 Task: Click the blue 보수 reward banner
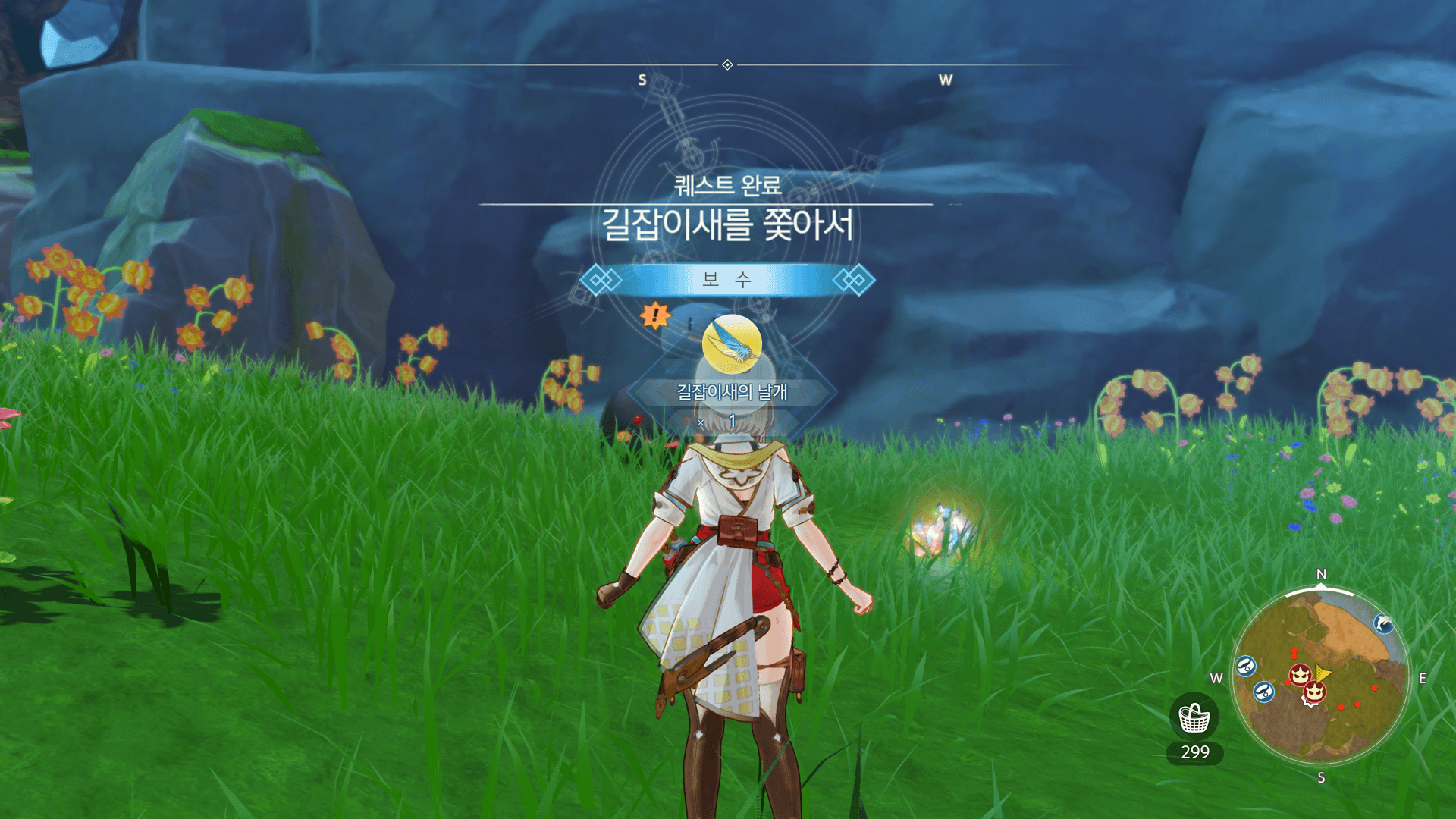point(727,280)
